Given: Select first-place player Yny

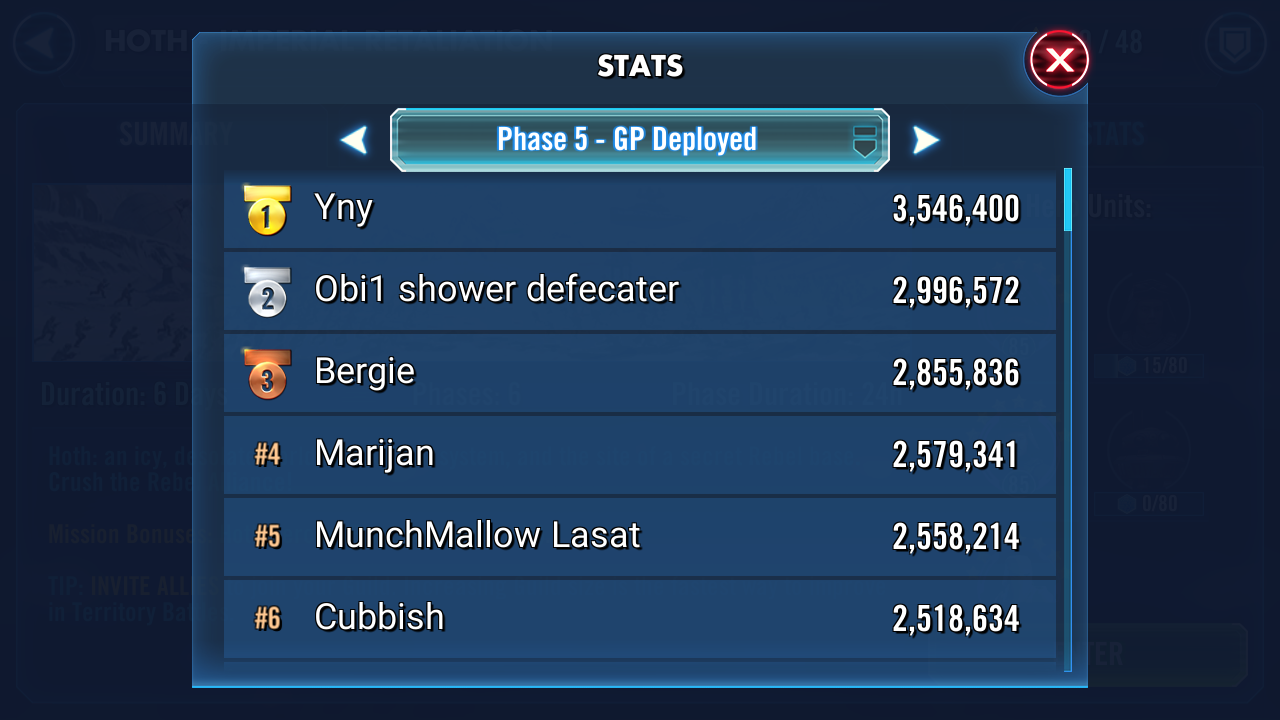Looking at the screenshot, I should [639, 209].
